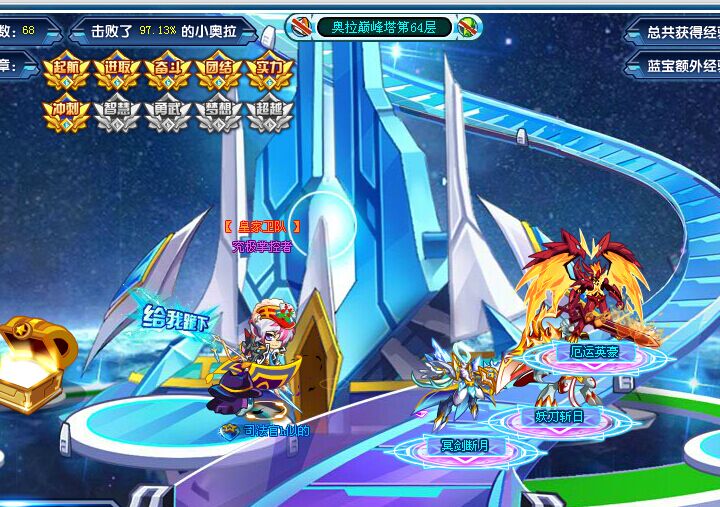The image size is (720, 507).
Task: Click the gold 起航 medal badge
Action: (68, 70)
